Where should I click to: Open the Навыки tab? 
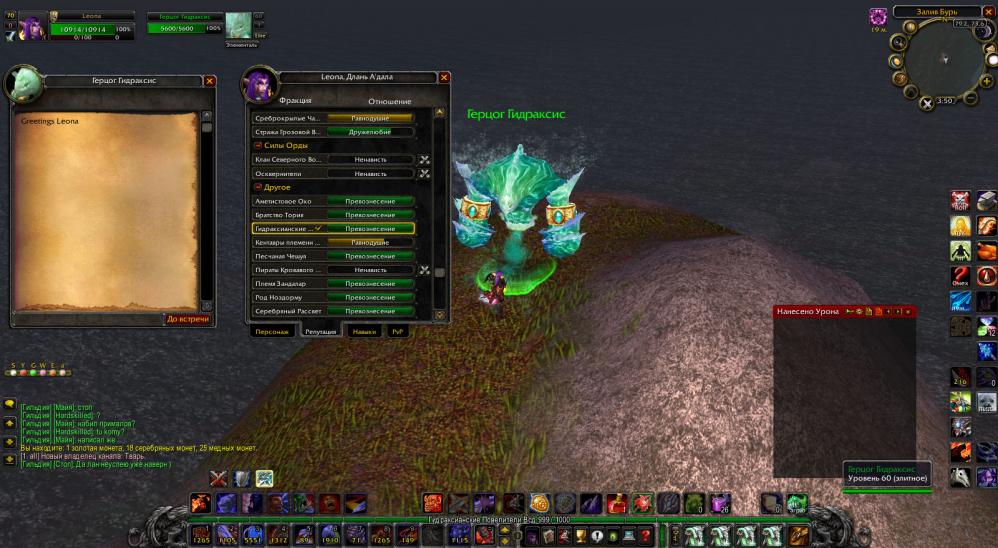[364, 331]
